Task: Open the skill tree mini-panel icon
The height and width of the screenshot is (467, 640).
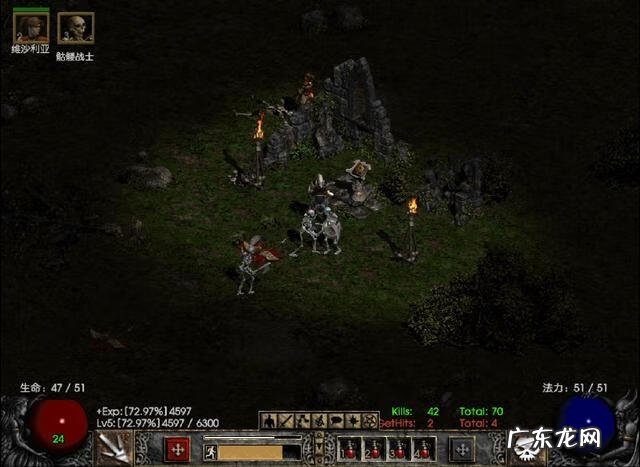Action: point(303,421)
